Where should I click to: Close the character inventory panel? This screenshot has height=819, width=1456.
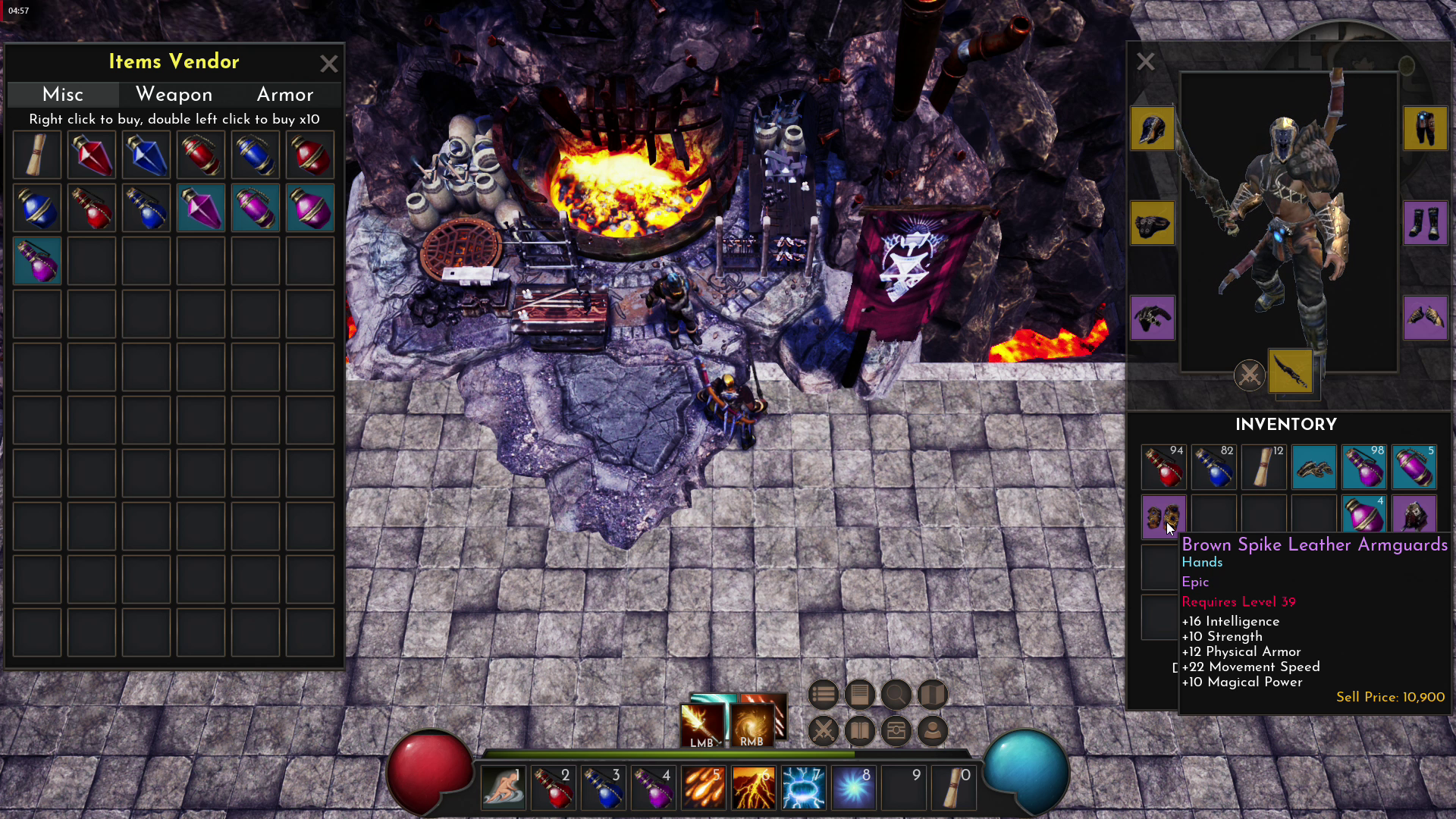click(1145, 61)
